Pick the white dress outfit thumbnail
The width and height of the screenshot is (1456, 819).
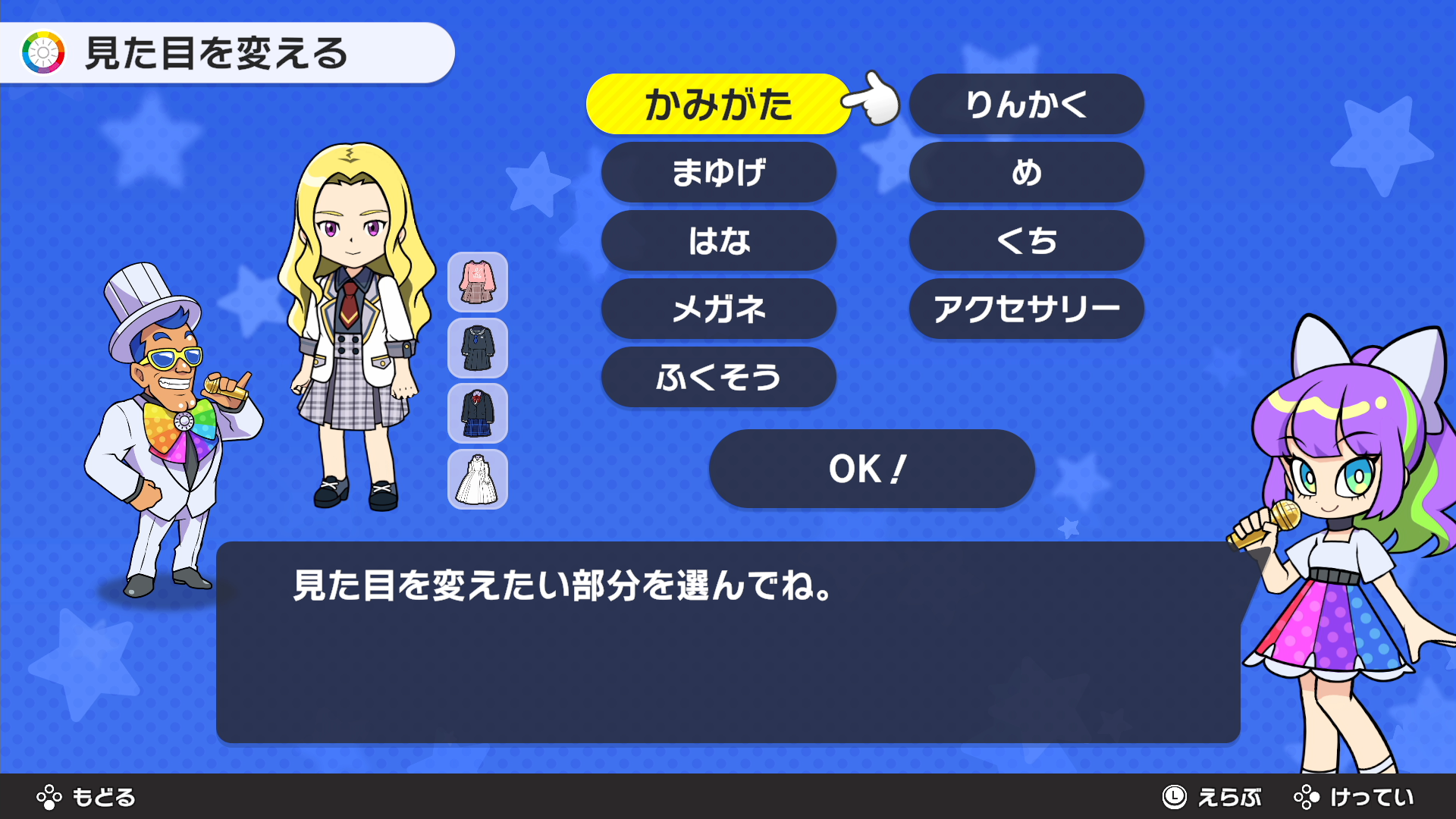click(x=477, y=479)
